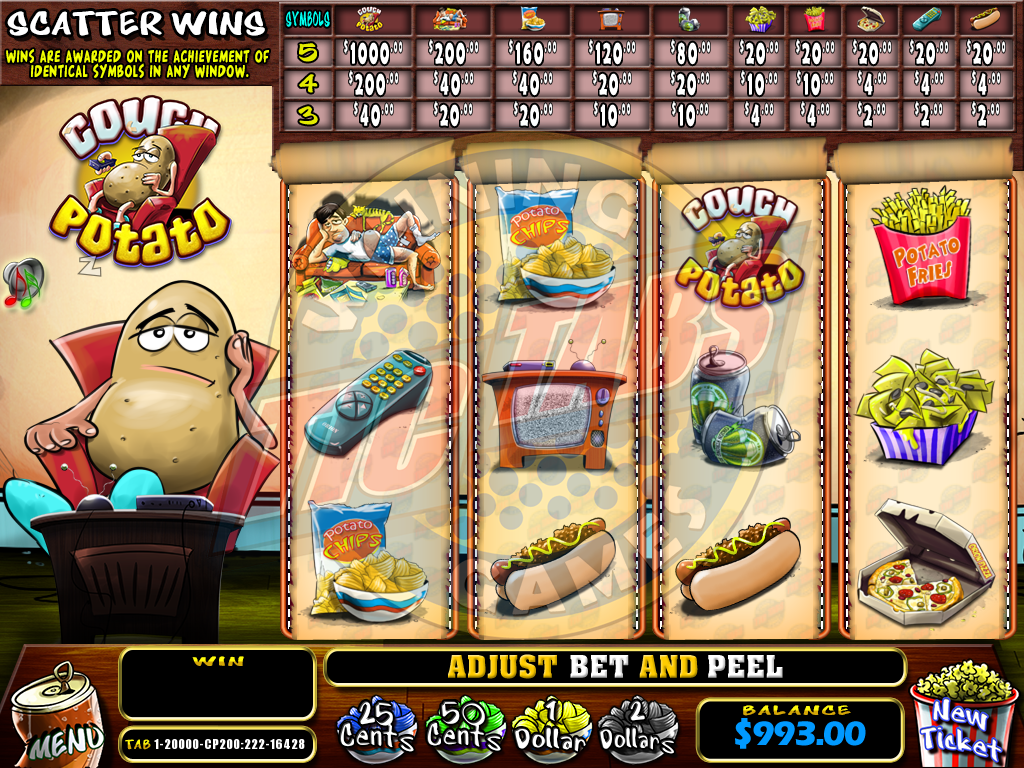This screenshot has width=1024, height=768.
Task: Pick the 2 Dollars bet
Action: point(637,728)
